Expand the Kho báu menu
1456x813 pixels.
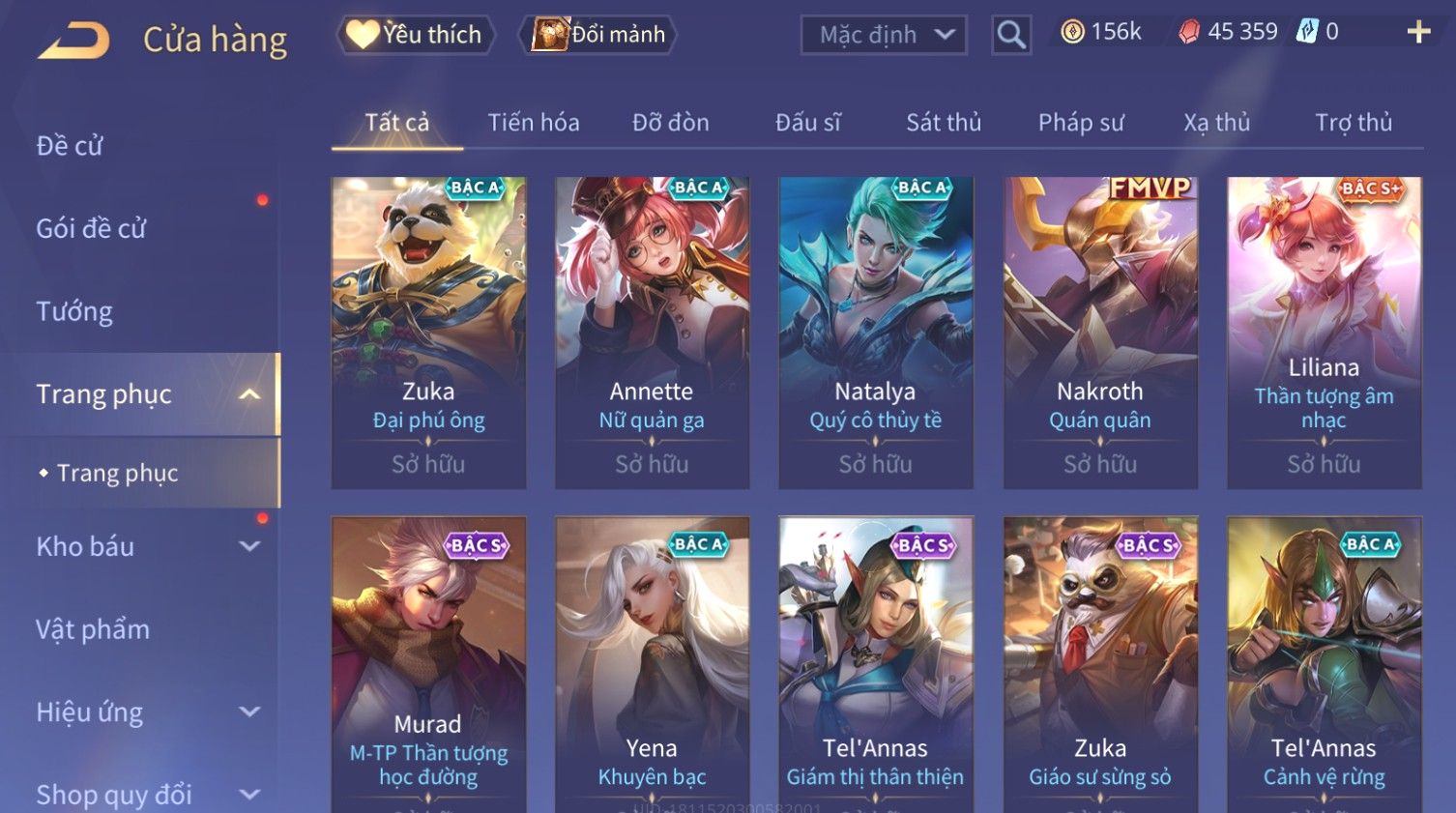point(145,546)
